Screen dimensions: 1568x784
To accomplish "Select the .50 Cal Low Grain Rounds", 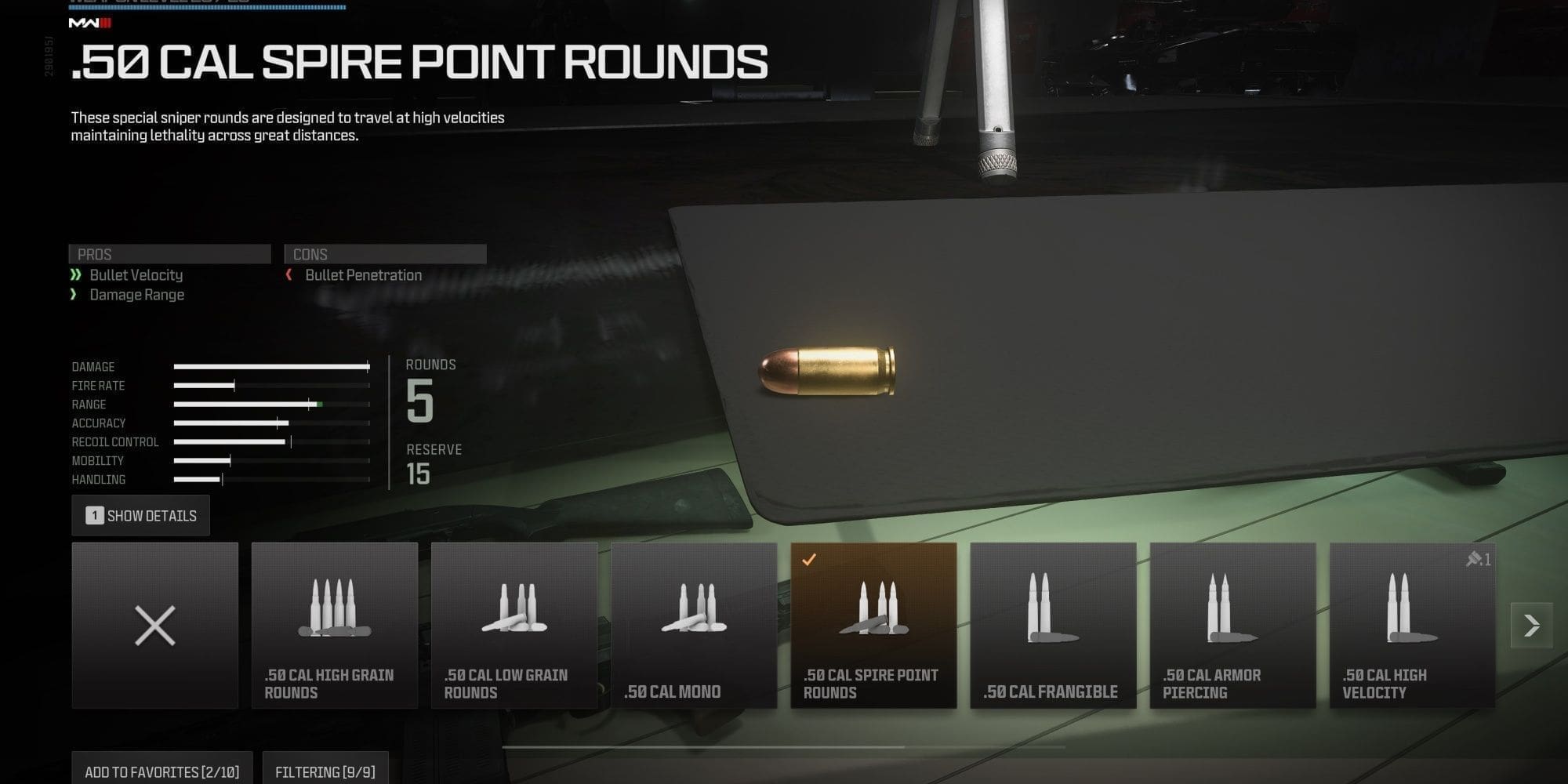I will pos(514,627).
